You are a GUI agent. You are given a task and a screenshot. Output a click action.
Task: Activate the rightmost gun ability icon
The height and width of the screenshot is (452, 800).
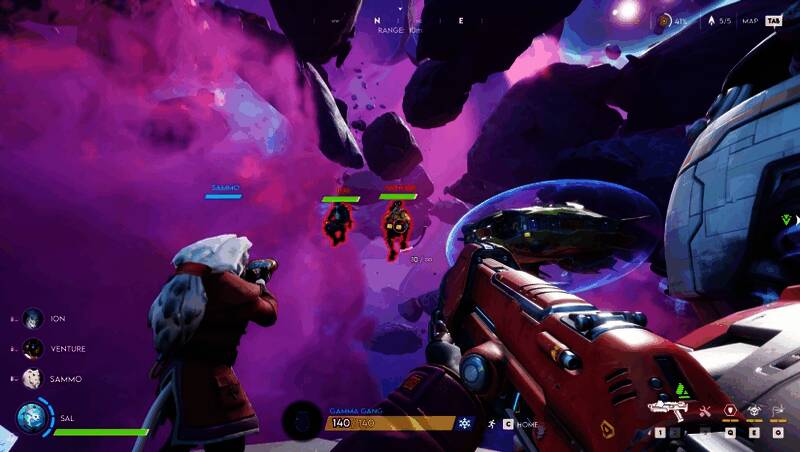778,410
